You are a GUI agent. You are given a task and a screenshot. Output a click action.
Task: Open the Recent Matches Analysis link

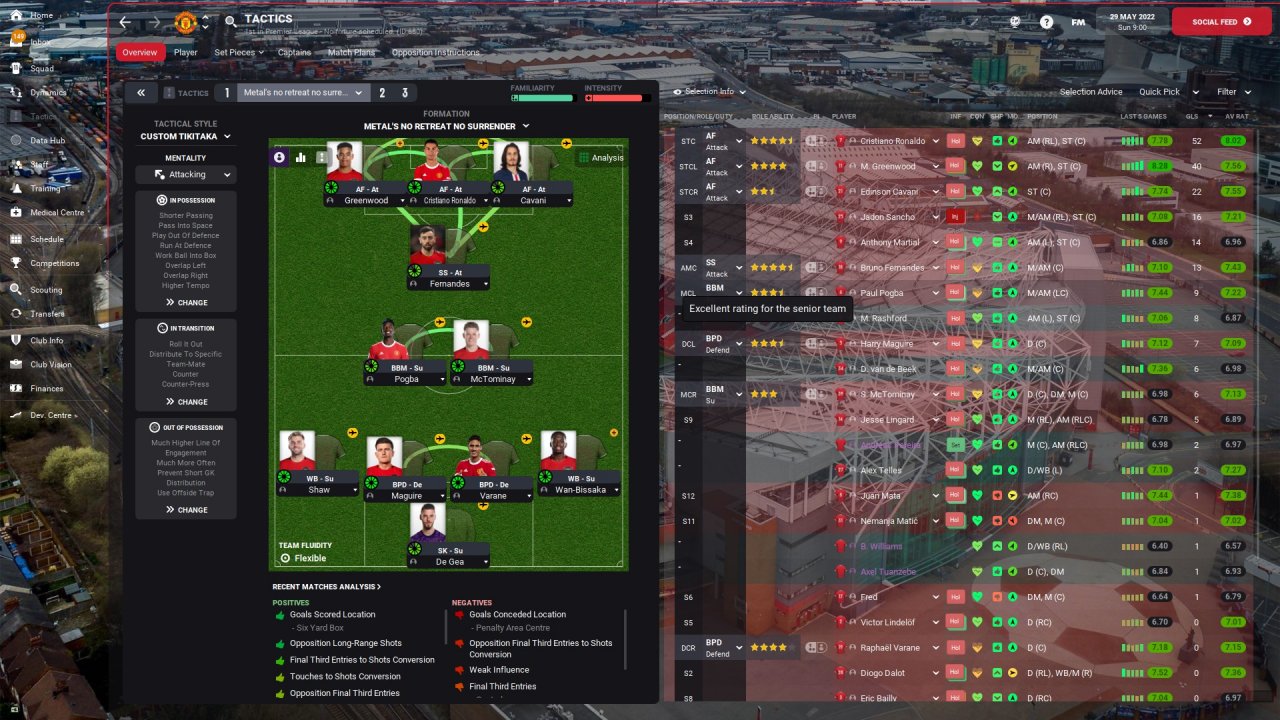point(326,587)
